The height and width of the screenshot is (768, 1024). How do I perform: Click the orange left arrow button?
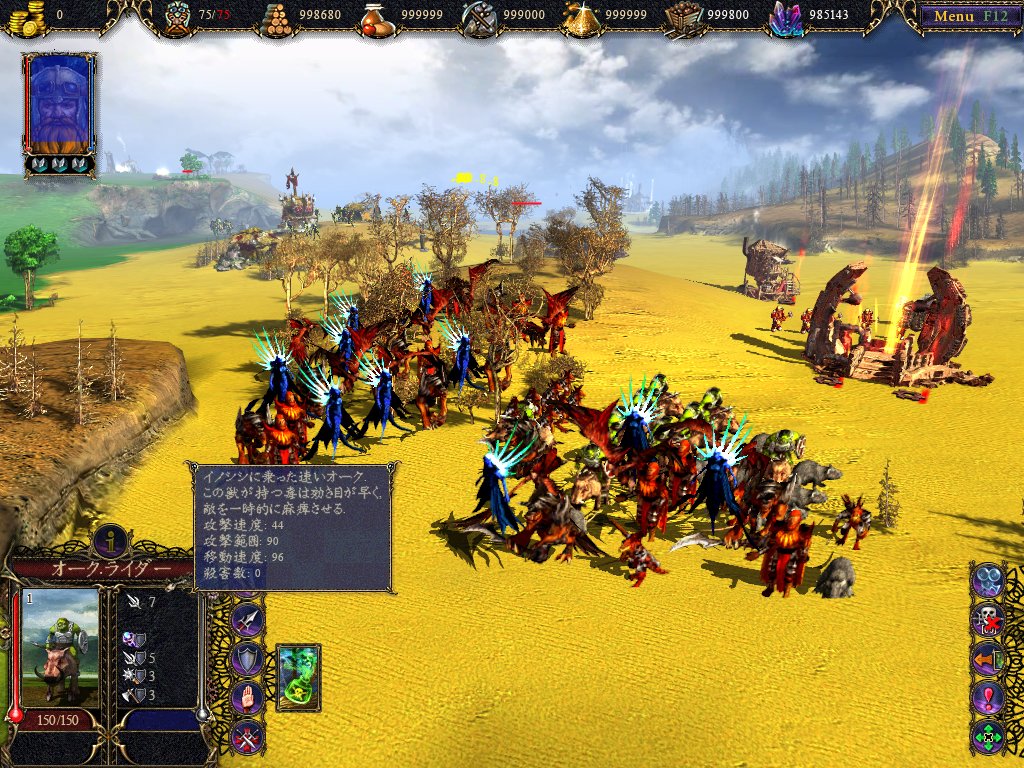click(988, 658)
